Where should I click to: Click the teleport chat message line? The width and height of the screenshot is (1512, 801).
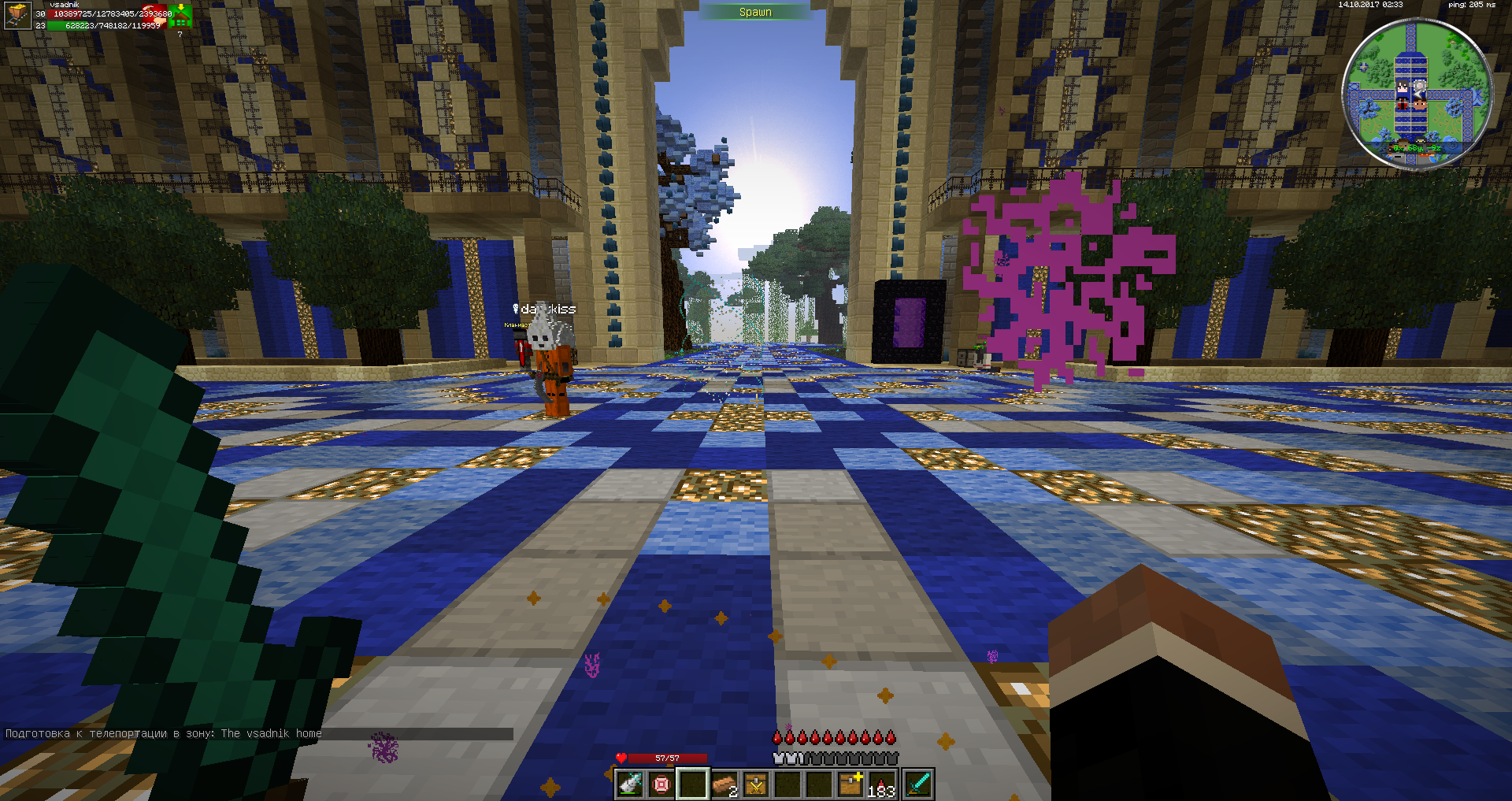(164, 733)
